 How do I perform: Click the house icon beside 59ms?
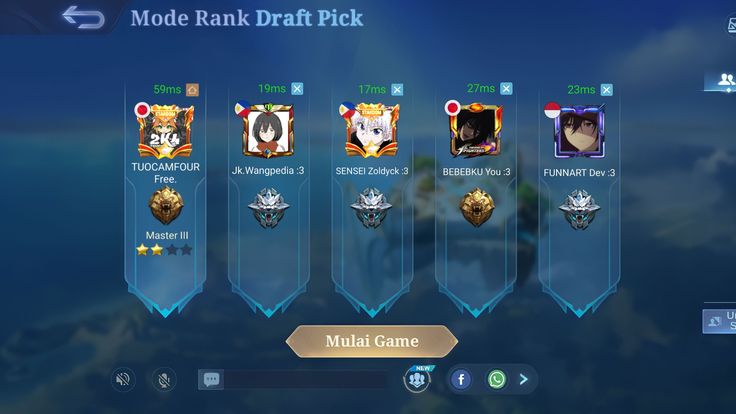193,90
